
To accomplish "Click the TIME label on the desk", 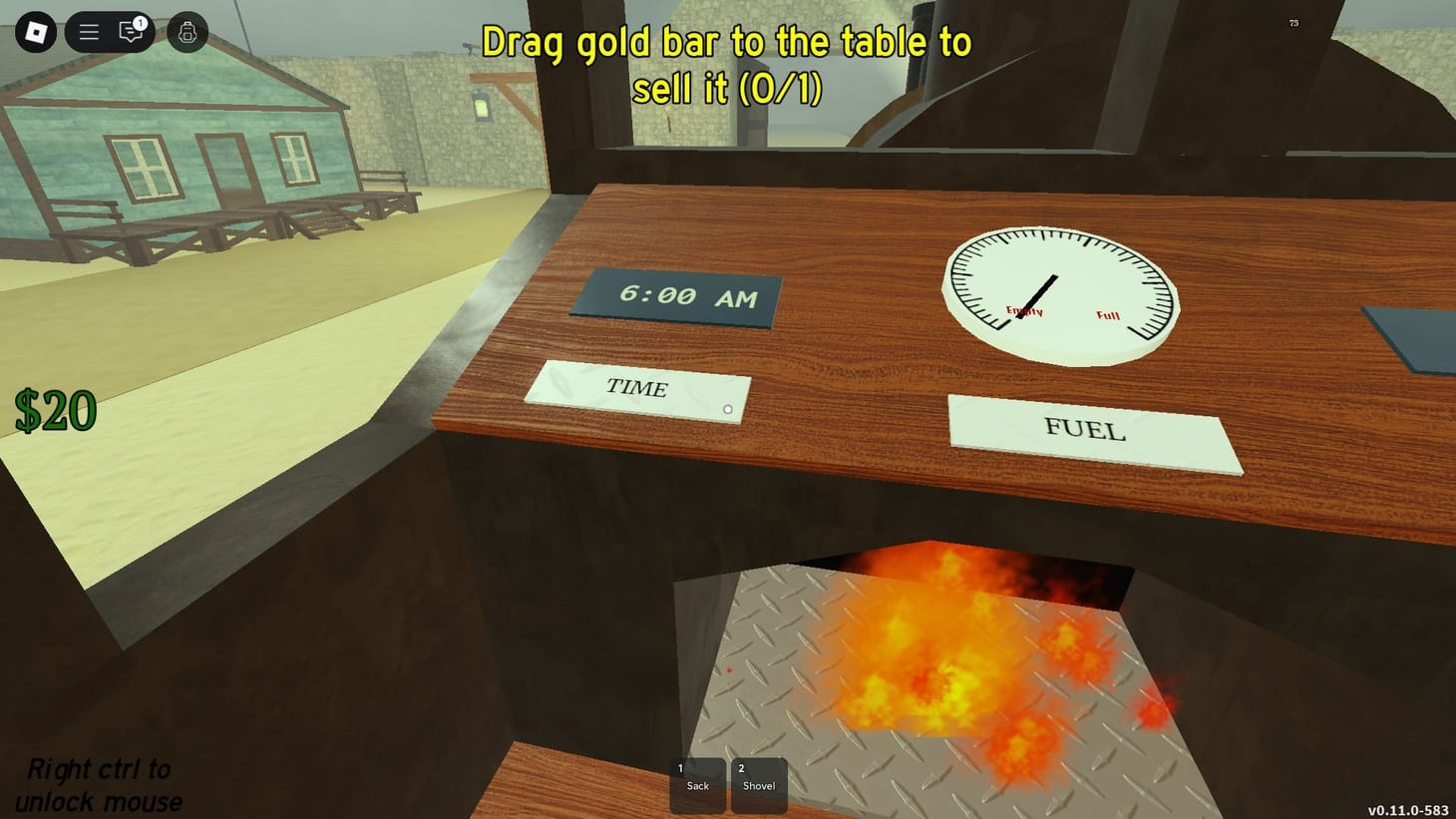I will click(x=637, y=389).
